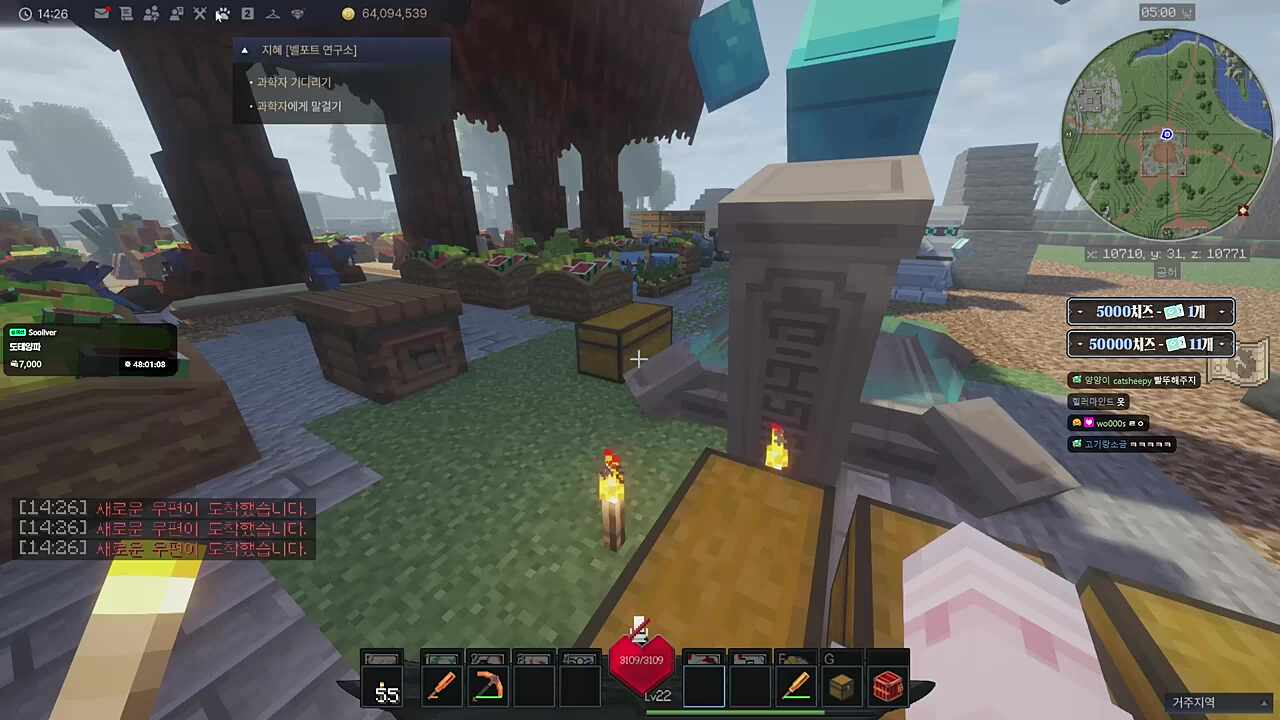Screen dimensions: 1280x720
Task: Open the diamond gem icon
Action: click(x=297, y=14)
